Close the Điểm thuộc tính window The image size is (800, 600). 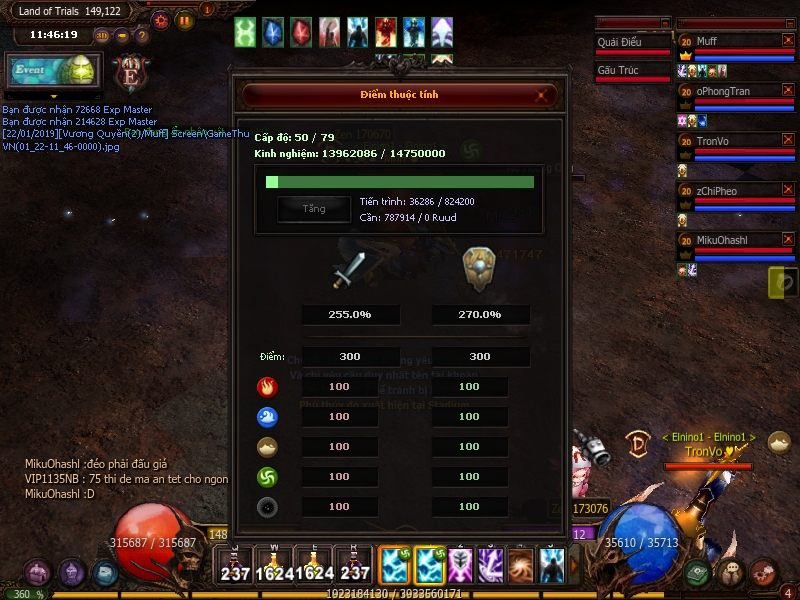[542, 96]
